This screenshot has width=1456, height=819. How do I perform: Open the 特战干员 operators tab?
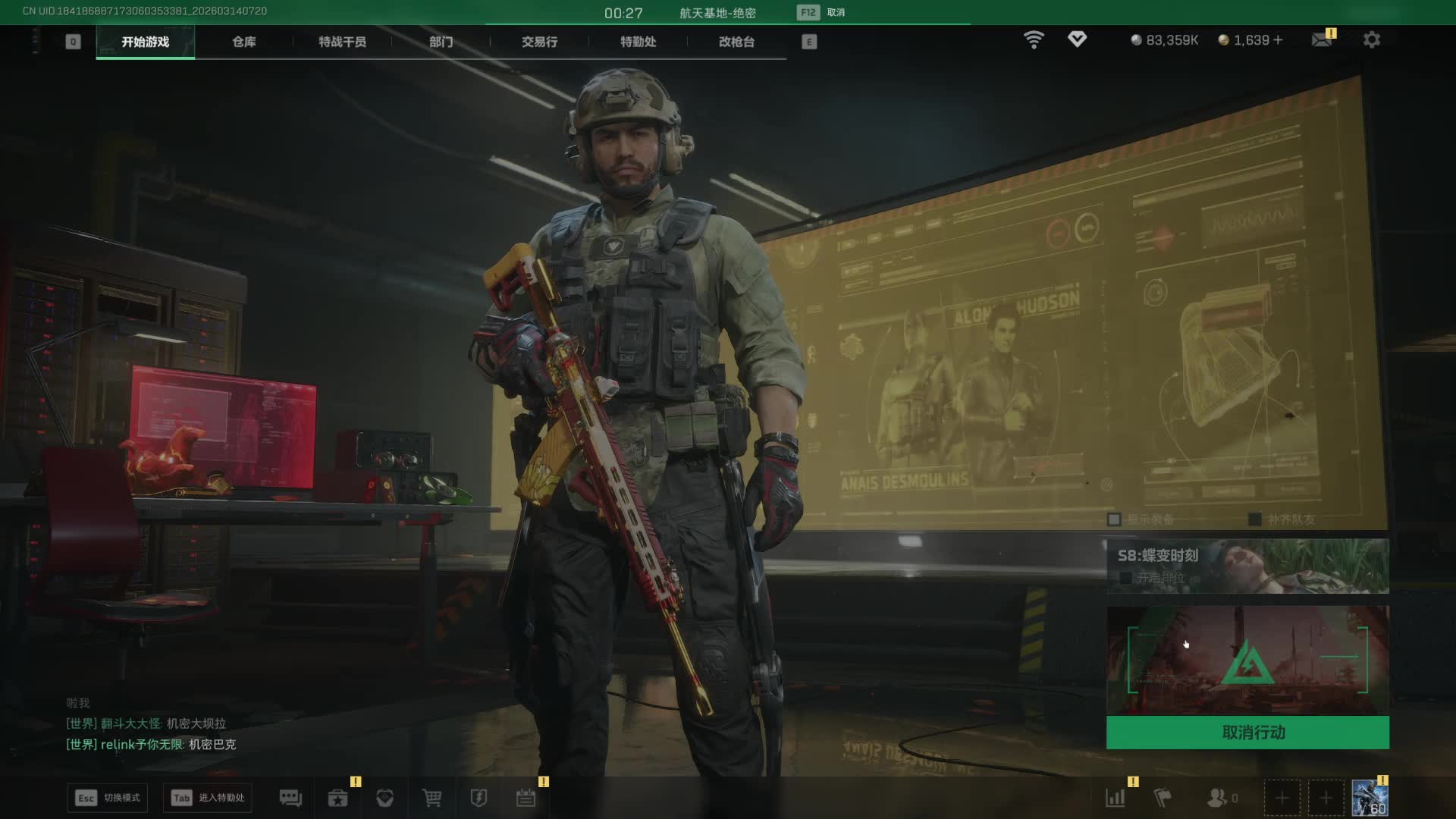coord(342,42)
